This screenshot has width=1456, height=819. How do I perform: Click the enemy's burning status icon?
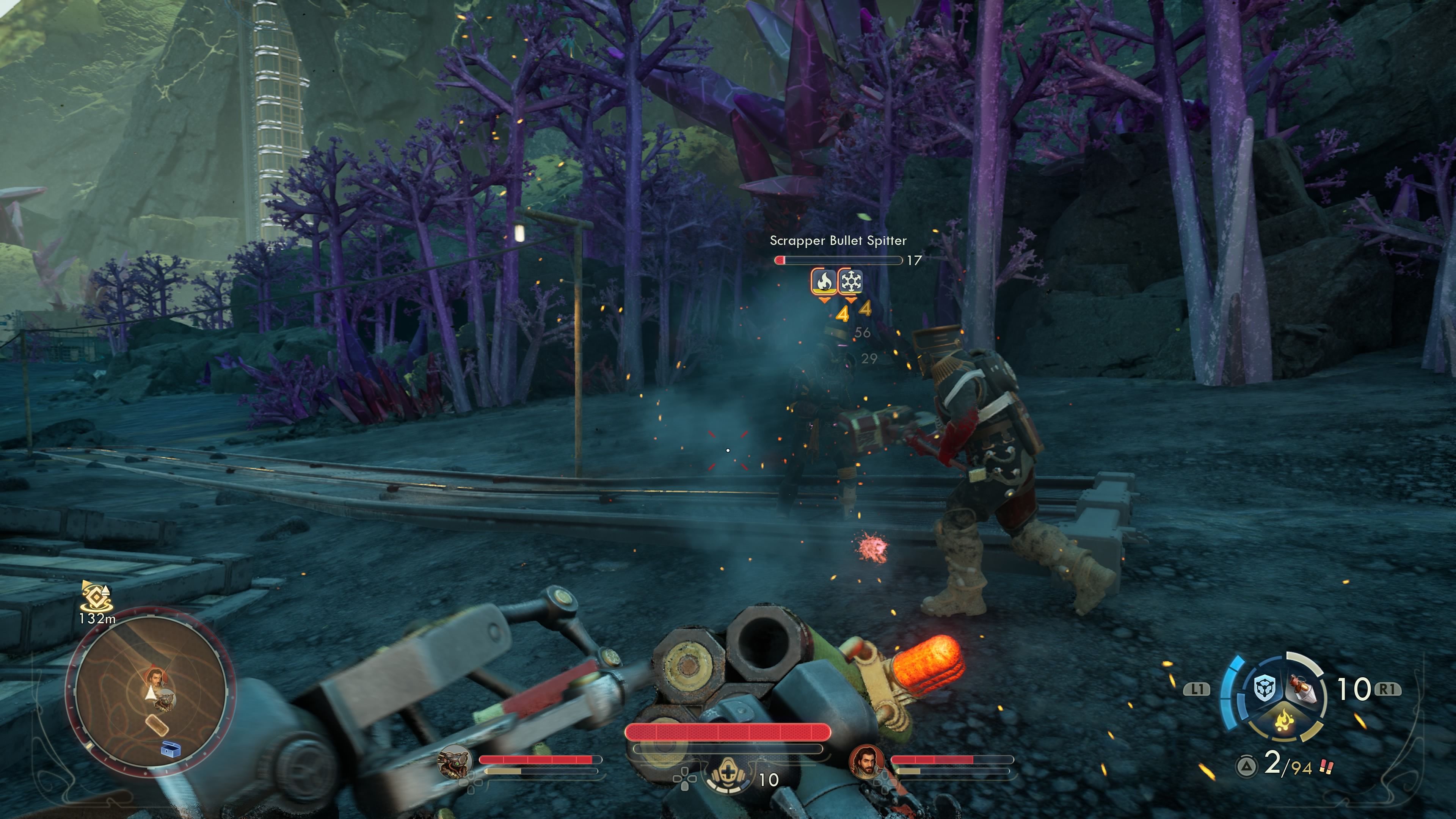pos(824,281)
